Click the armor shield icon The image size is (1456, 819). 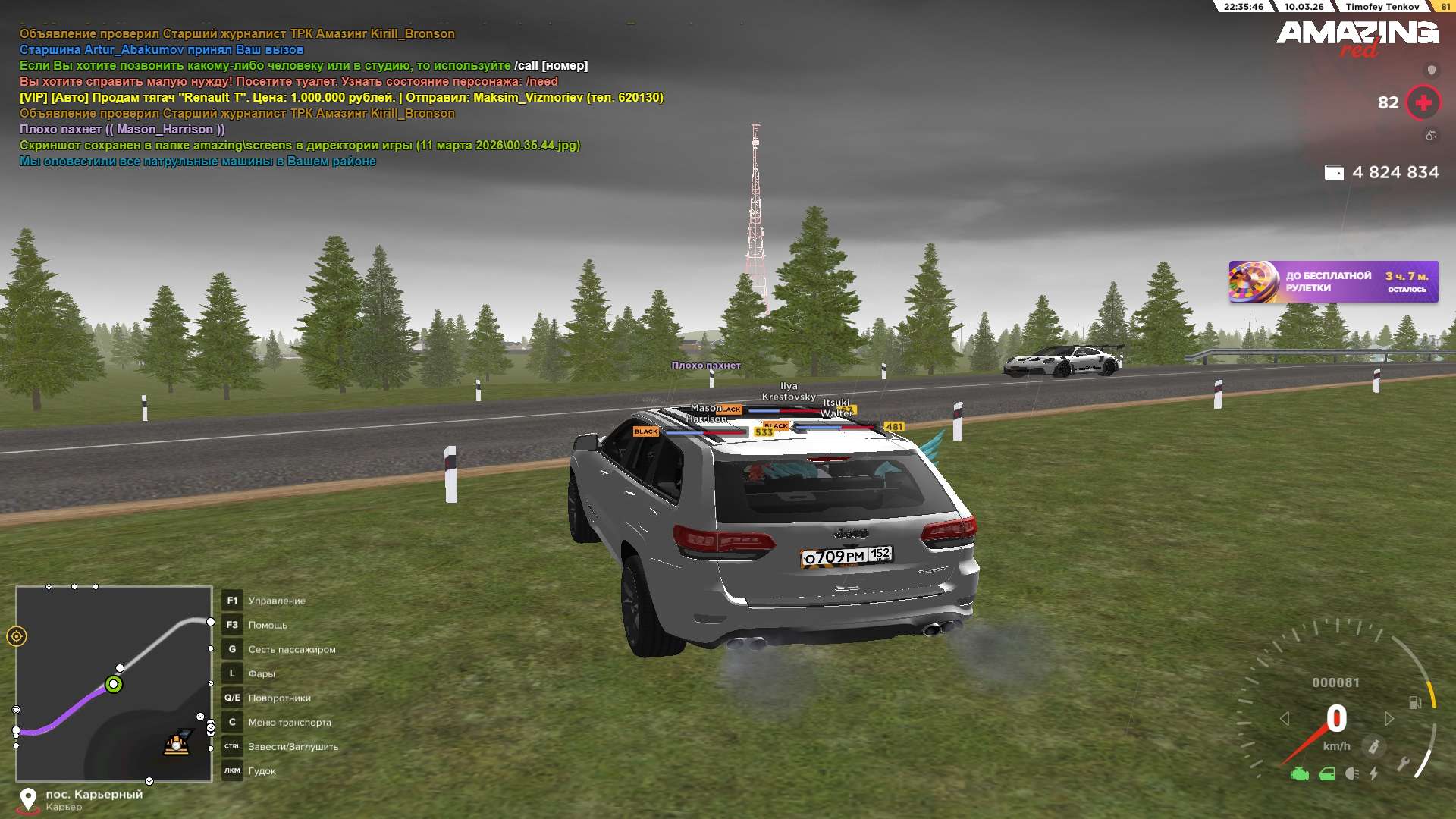[1431, 71]
